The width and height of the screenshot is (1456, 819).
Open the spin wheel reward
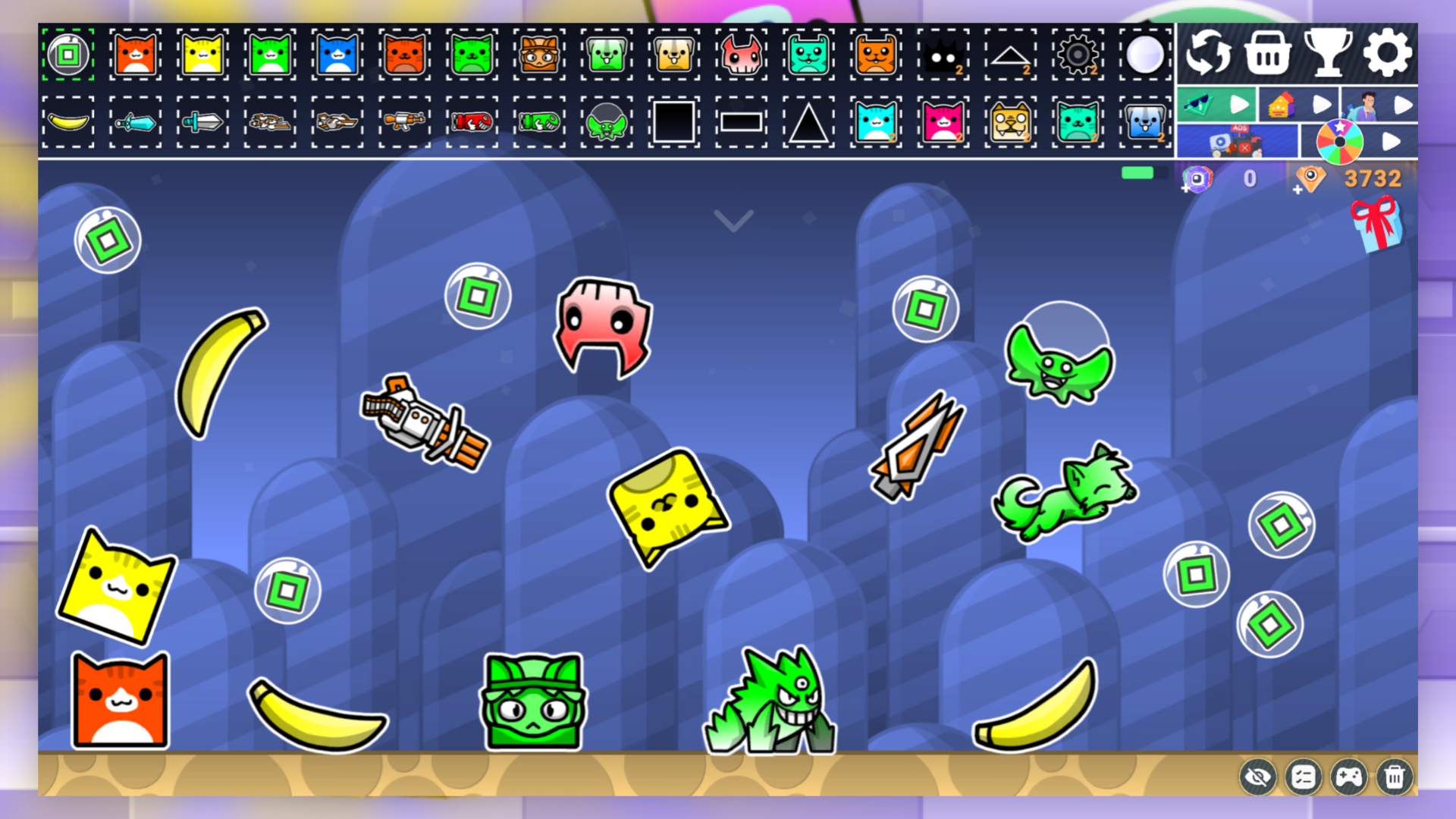click(1339, 140)
